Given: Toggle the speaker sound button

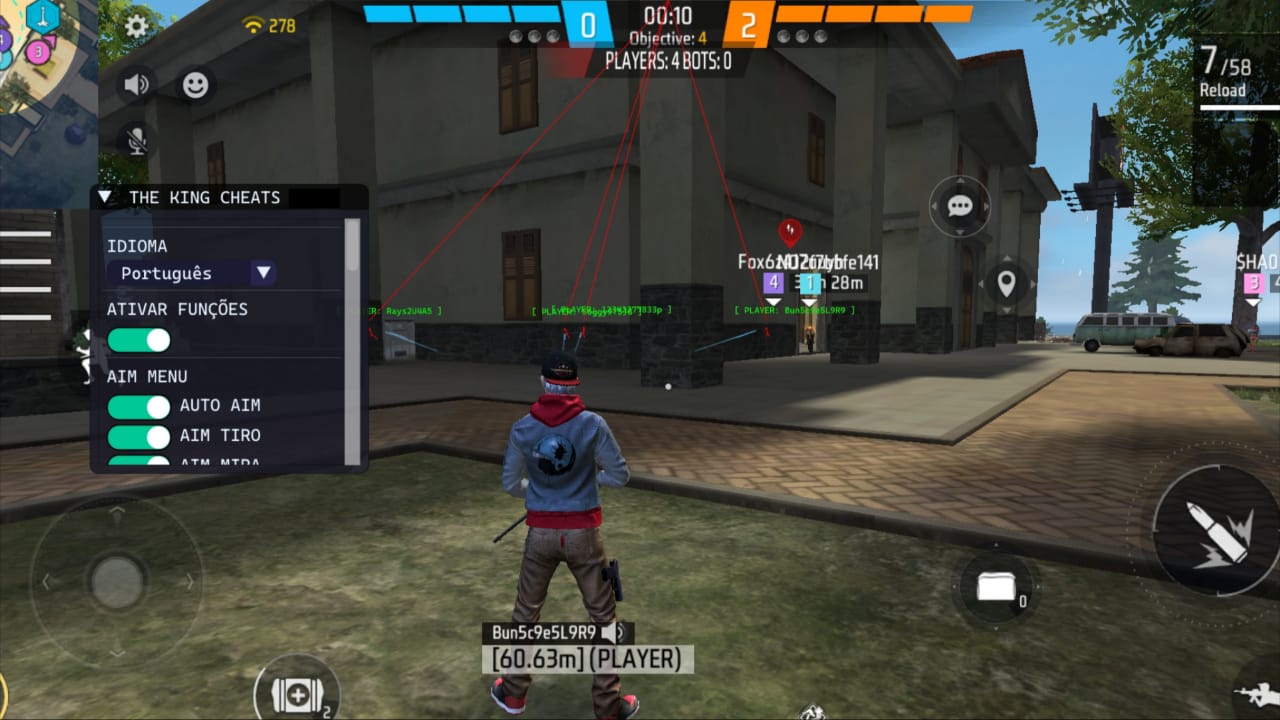Looking at the screenshot, I should [x=136, y=85].
